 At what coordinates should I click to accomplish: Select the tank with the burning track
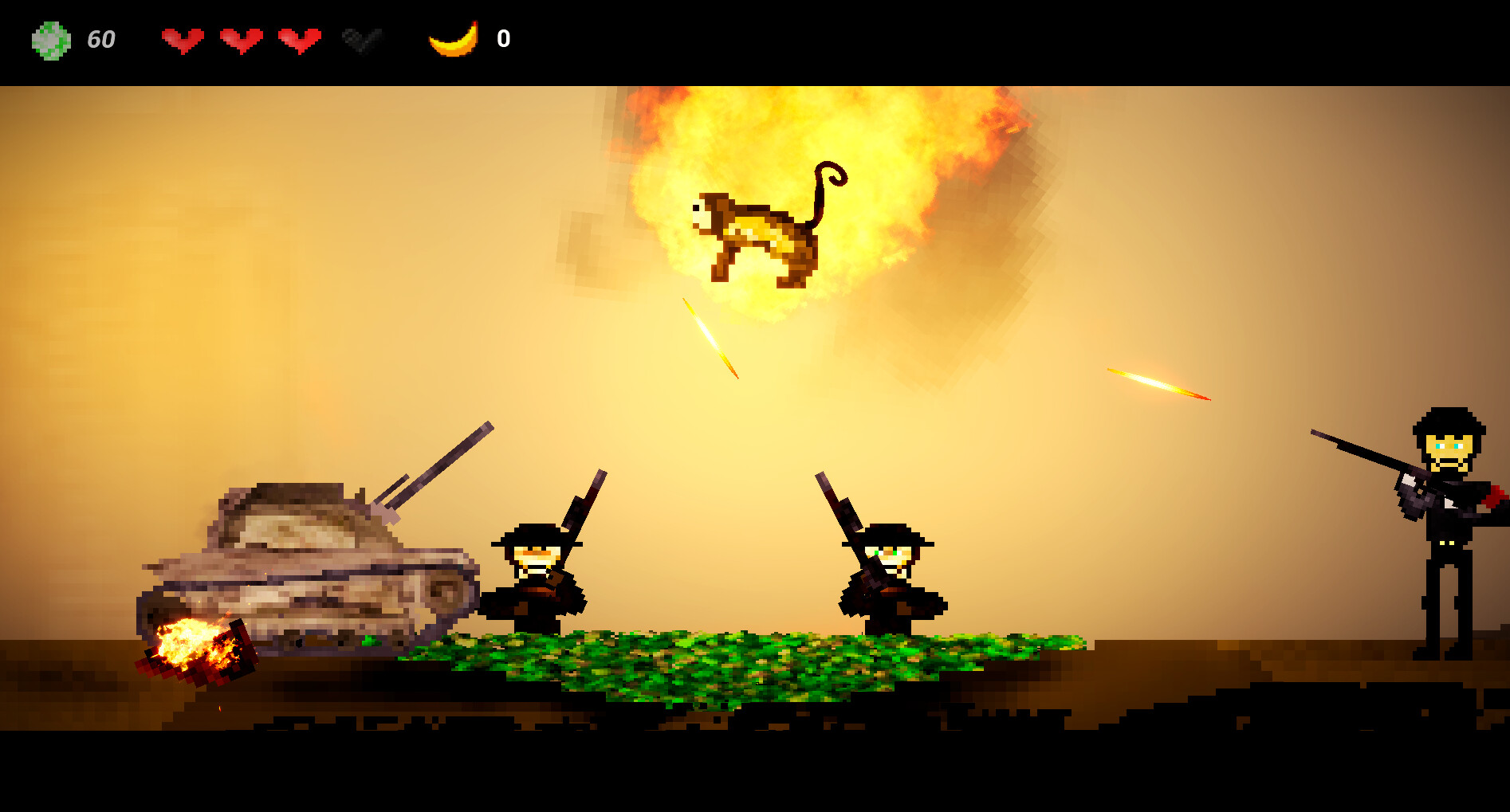click(x=311, y=574)
